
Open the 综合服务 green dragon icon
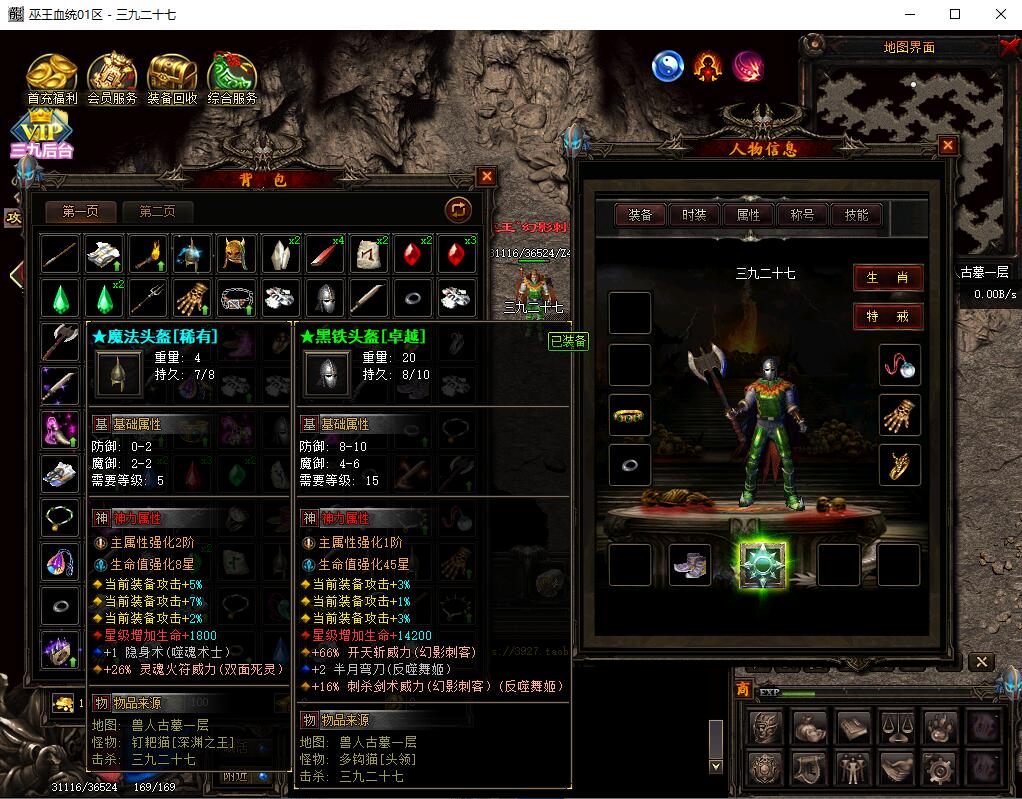[232, 77]
